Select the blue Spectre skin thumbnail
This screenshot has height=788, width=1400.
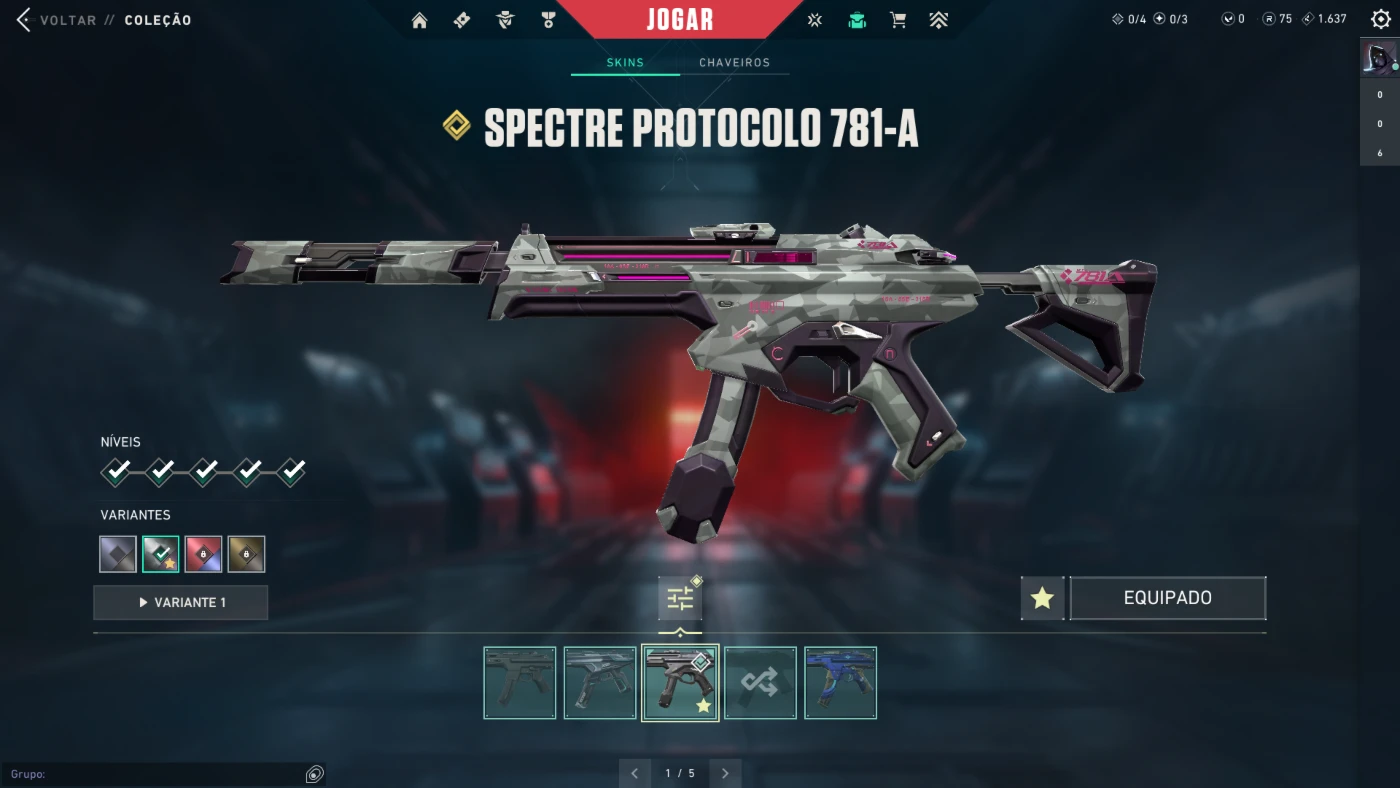click(x=840, y=683)
